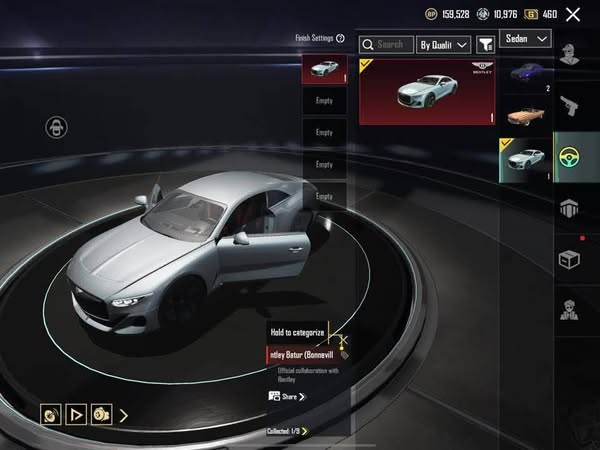Image resolution: width=600 pixels, height=450 pixels.
Task: Switch to the pistol weapons tab
Action: (571, 105)
